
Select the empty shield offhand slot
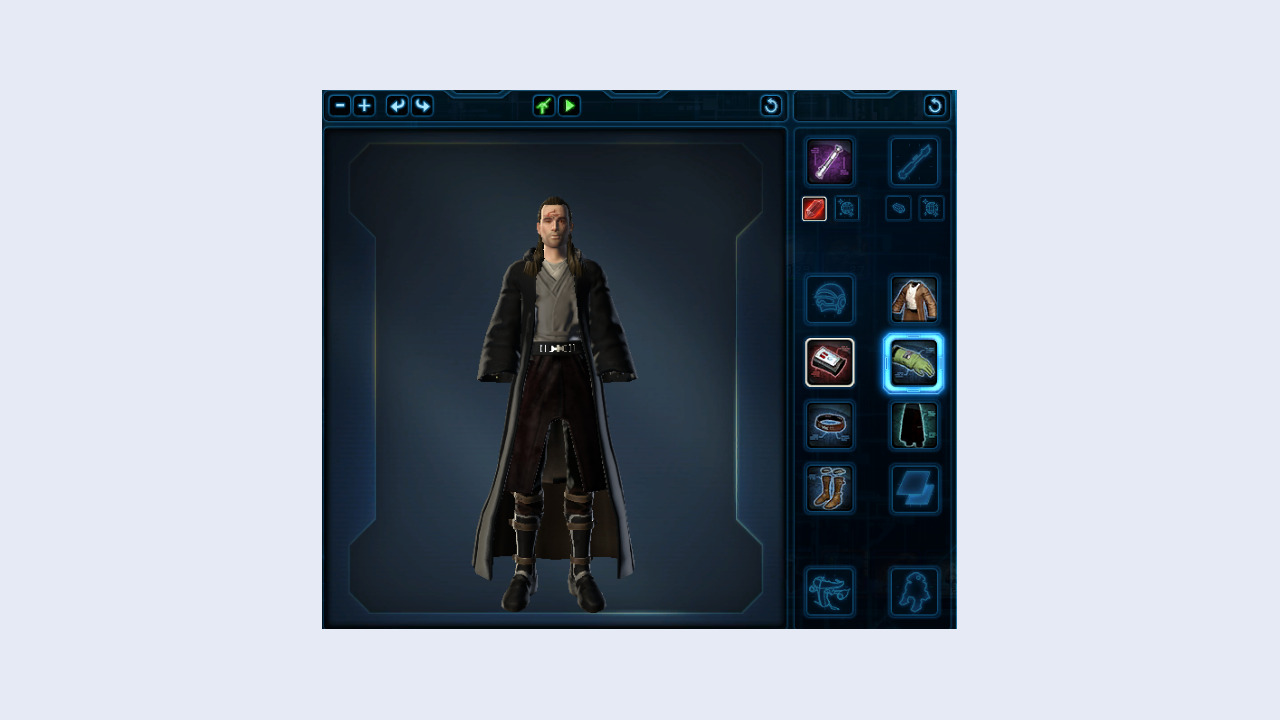[x=913, y=489]
